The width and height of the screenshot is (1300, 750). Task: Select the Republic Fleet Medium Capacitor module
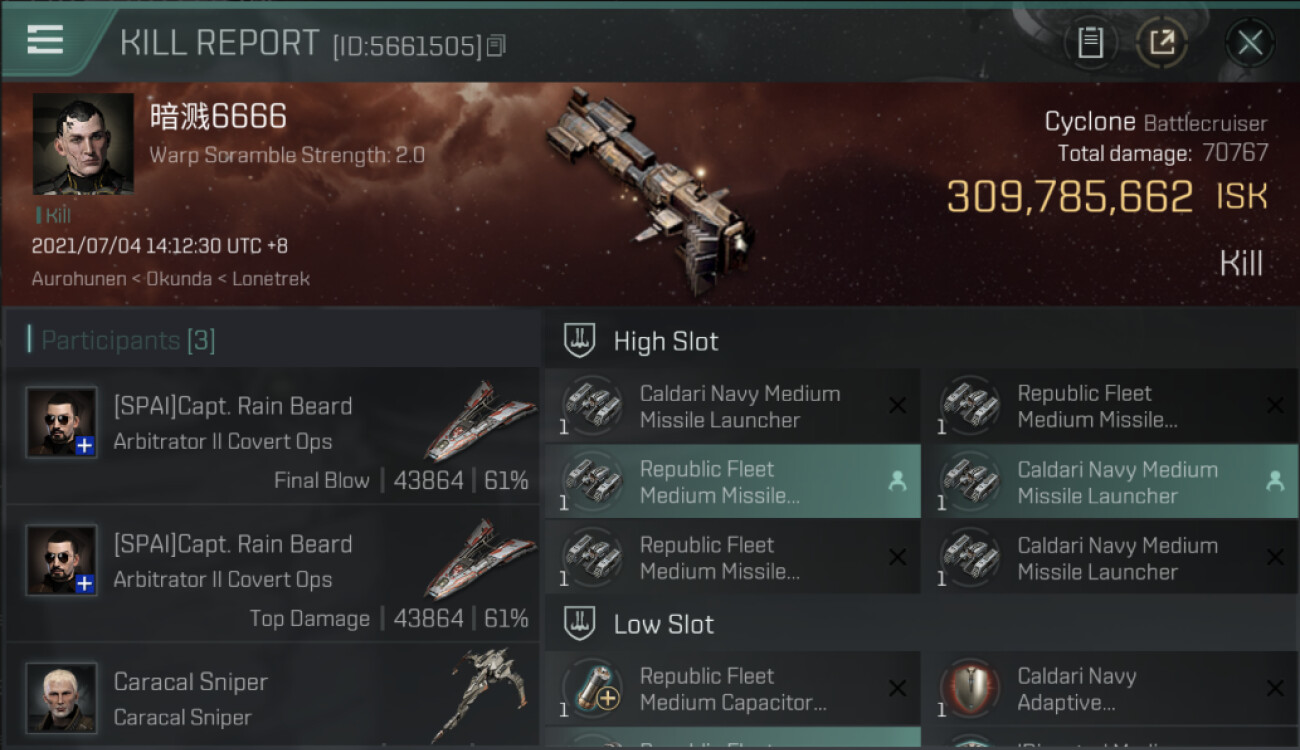pyautogui.click(x=732, y=689)
